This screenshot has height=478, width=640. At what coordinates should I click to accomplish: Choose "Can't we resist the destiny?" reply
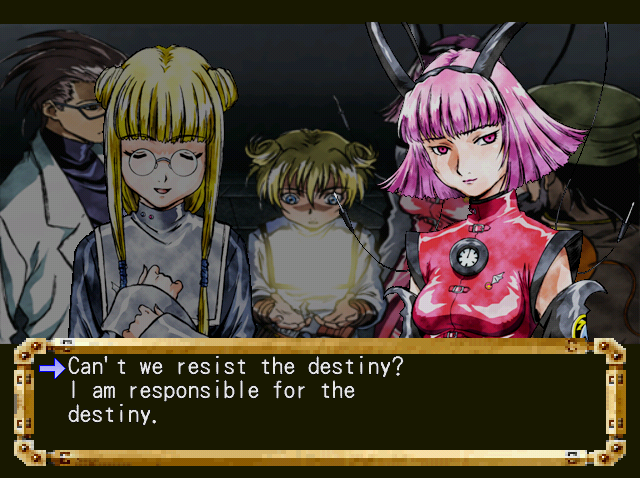(x=235, y=367)
